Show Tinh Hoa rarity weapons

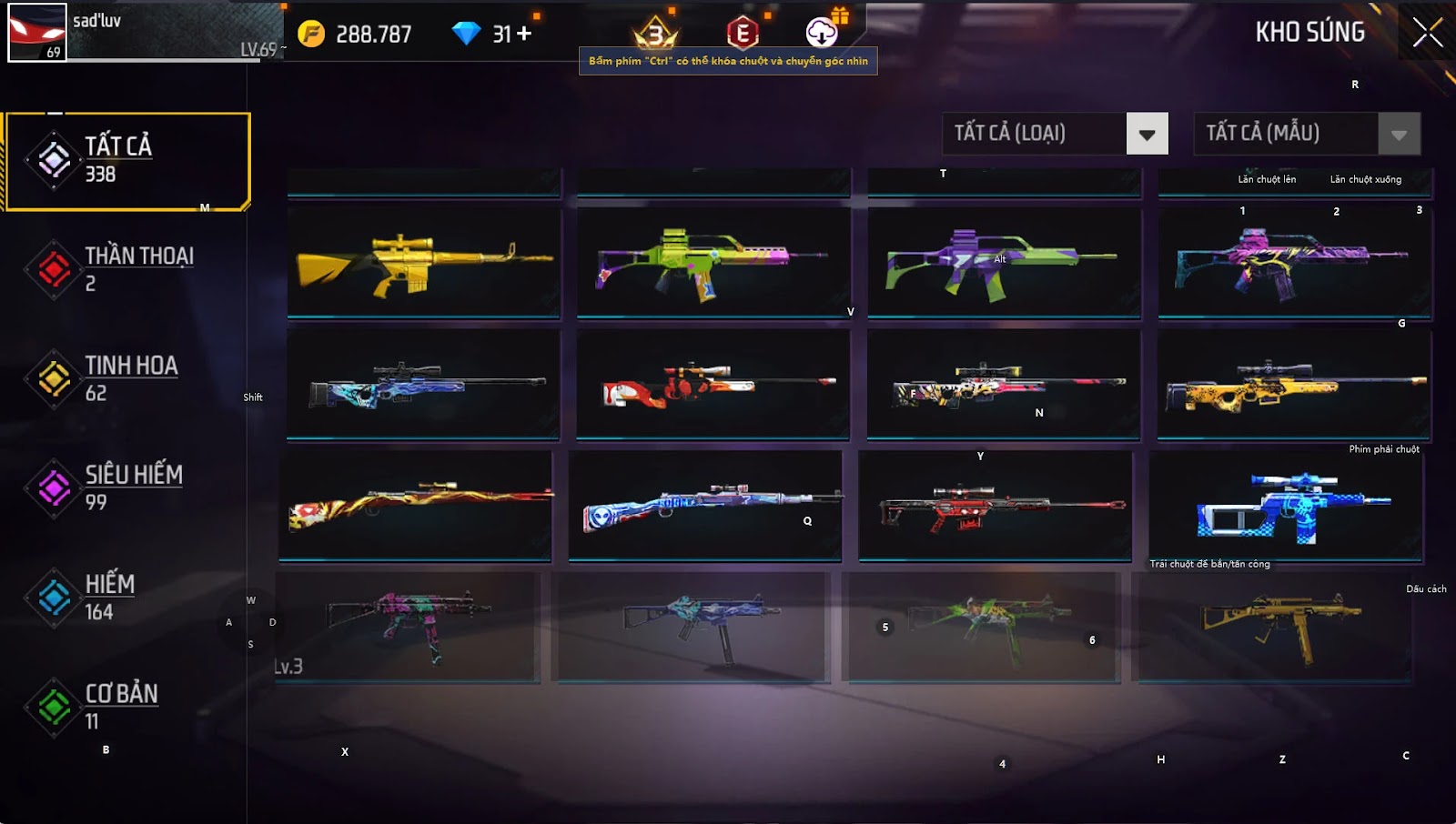click(x=127, y=378)
